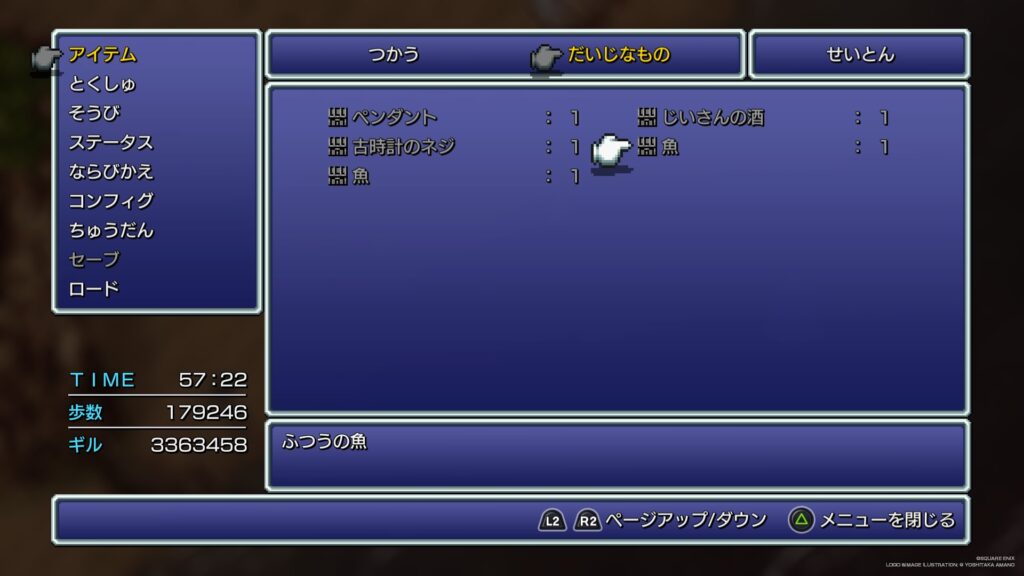Open the コンフィグ settings

[x=110, y=201]
